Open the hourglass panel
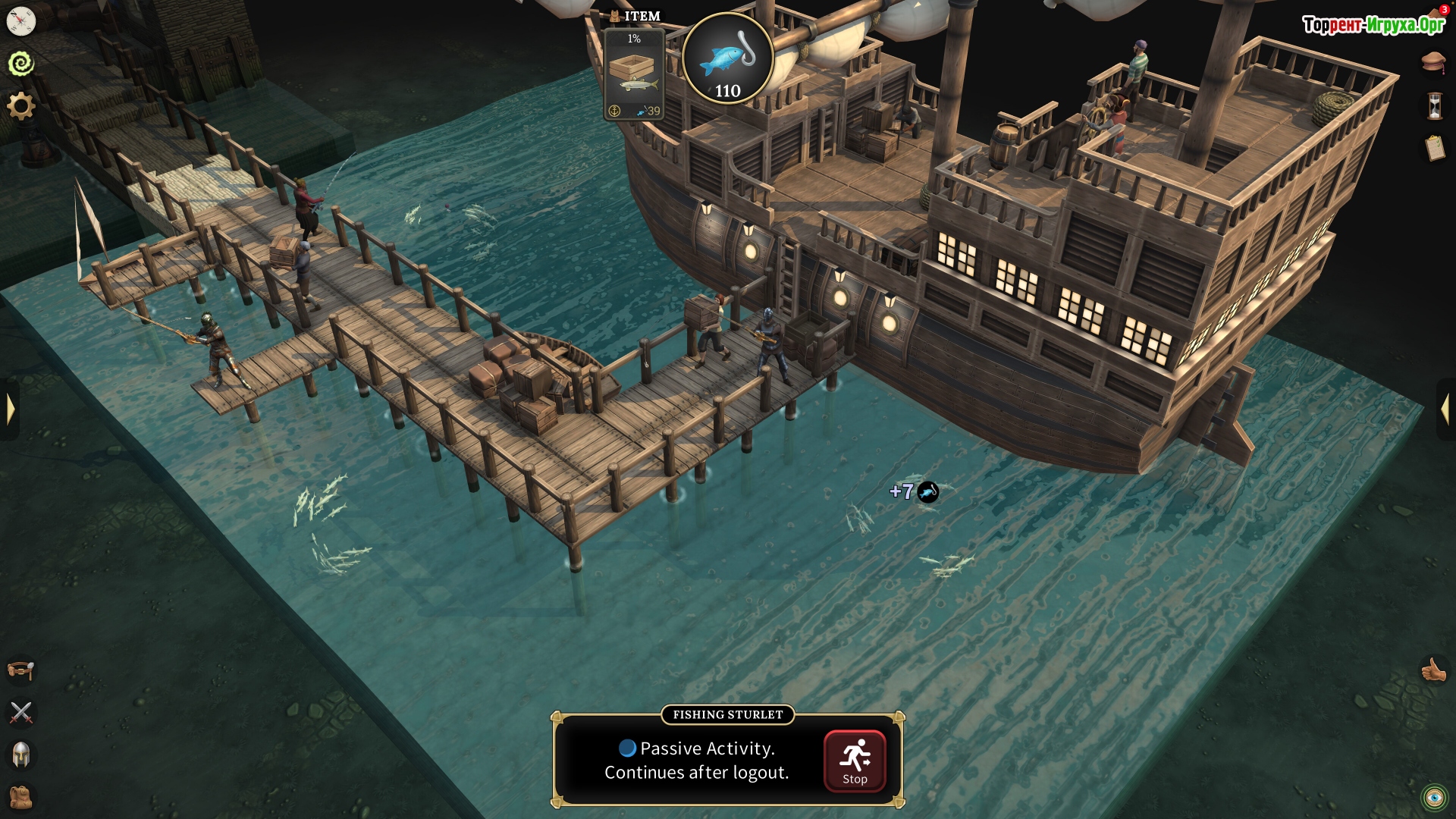The width and height of the screenshot is (1456, 819). pyautogui.click(x=1434, y=105)
